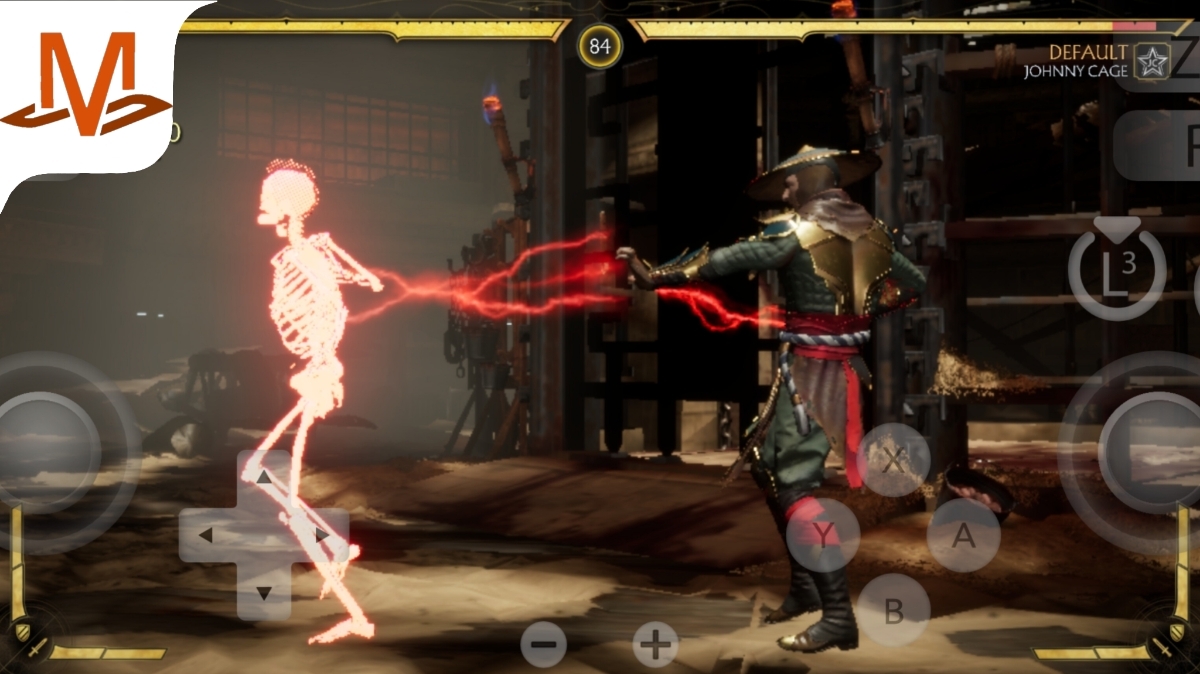Tap the plus overlay button
This screenshot has width=1200, height=674.
tap(656, 645)
